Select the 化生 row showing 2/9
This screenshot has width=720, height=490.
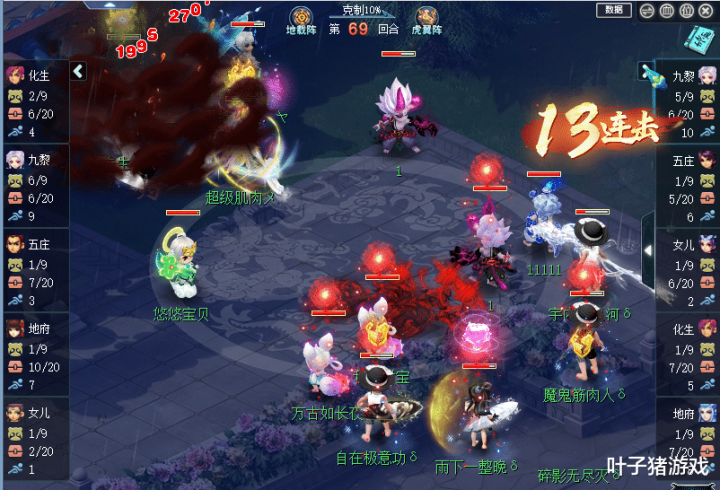(x=34, y=101)
